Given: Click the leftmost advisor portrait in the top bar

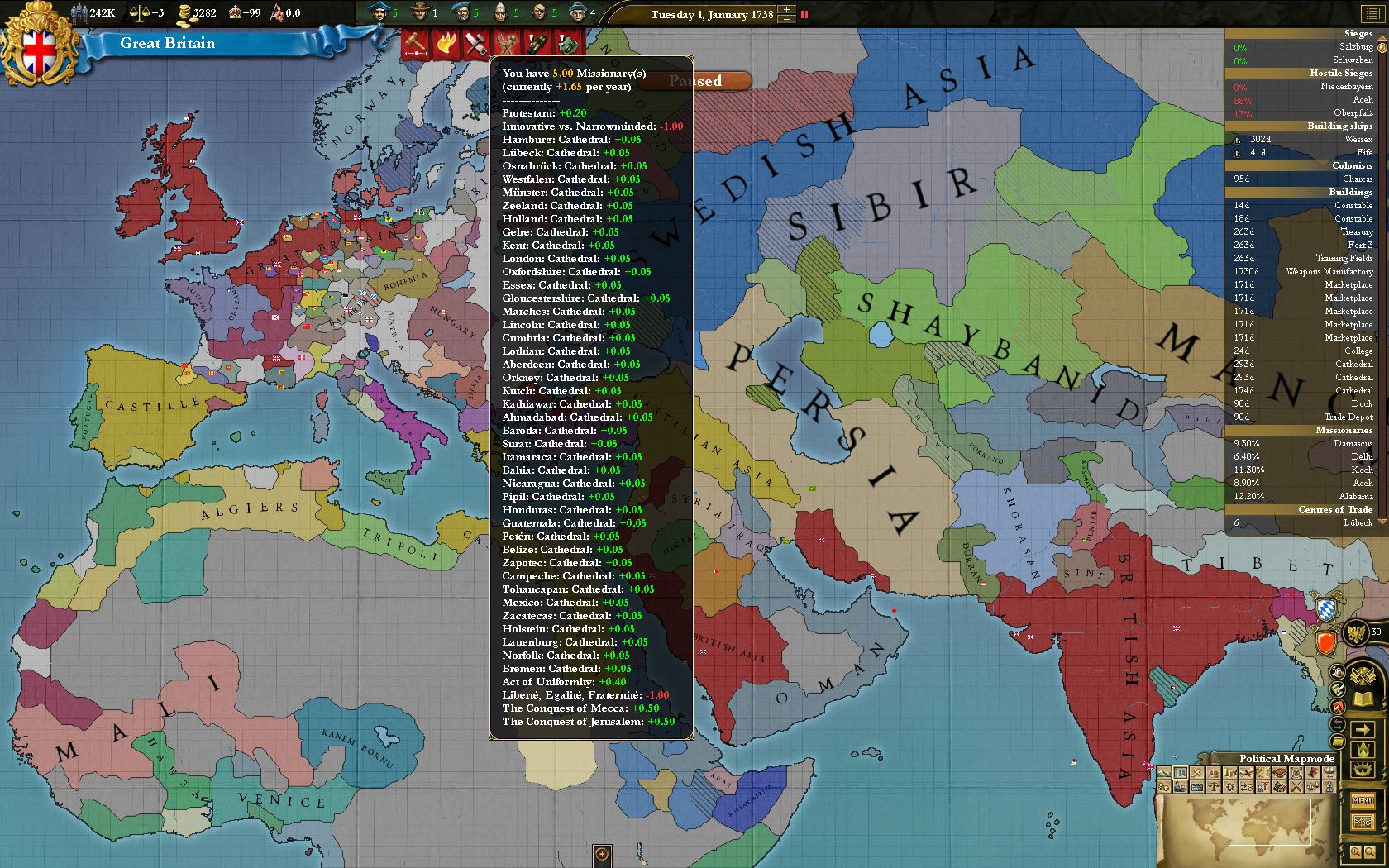Looking at the screenshot, I should 380,12.
